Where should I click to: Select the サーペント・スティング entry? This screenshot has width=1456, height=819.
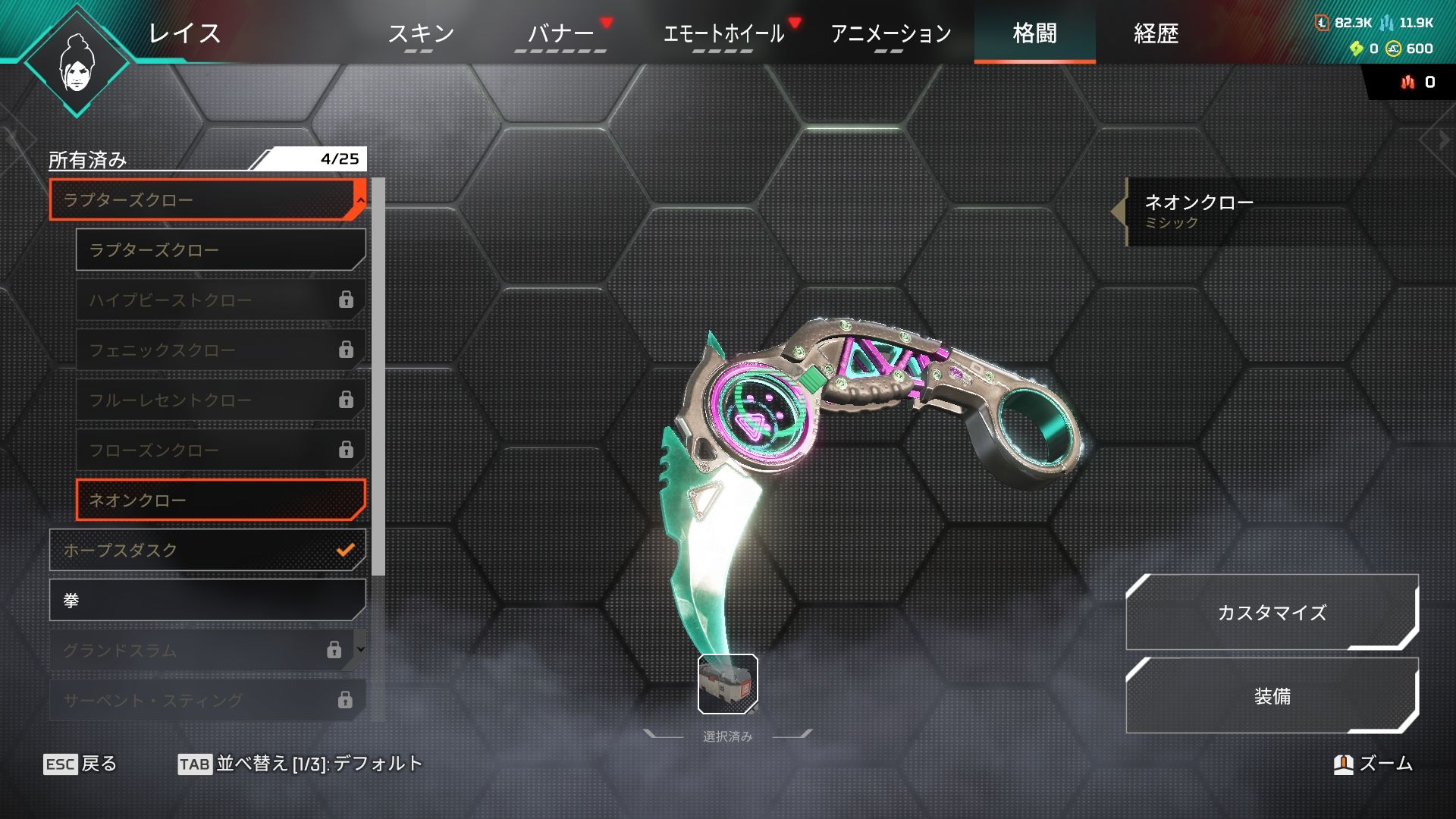(x=206, y=700)
